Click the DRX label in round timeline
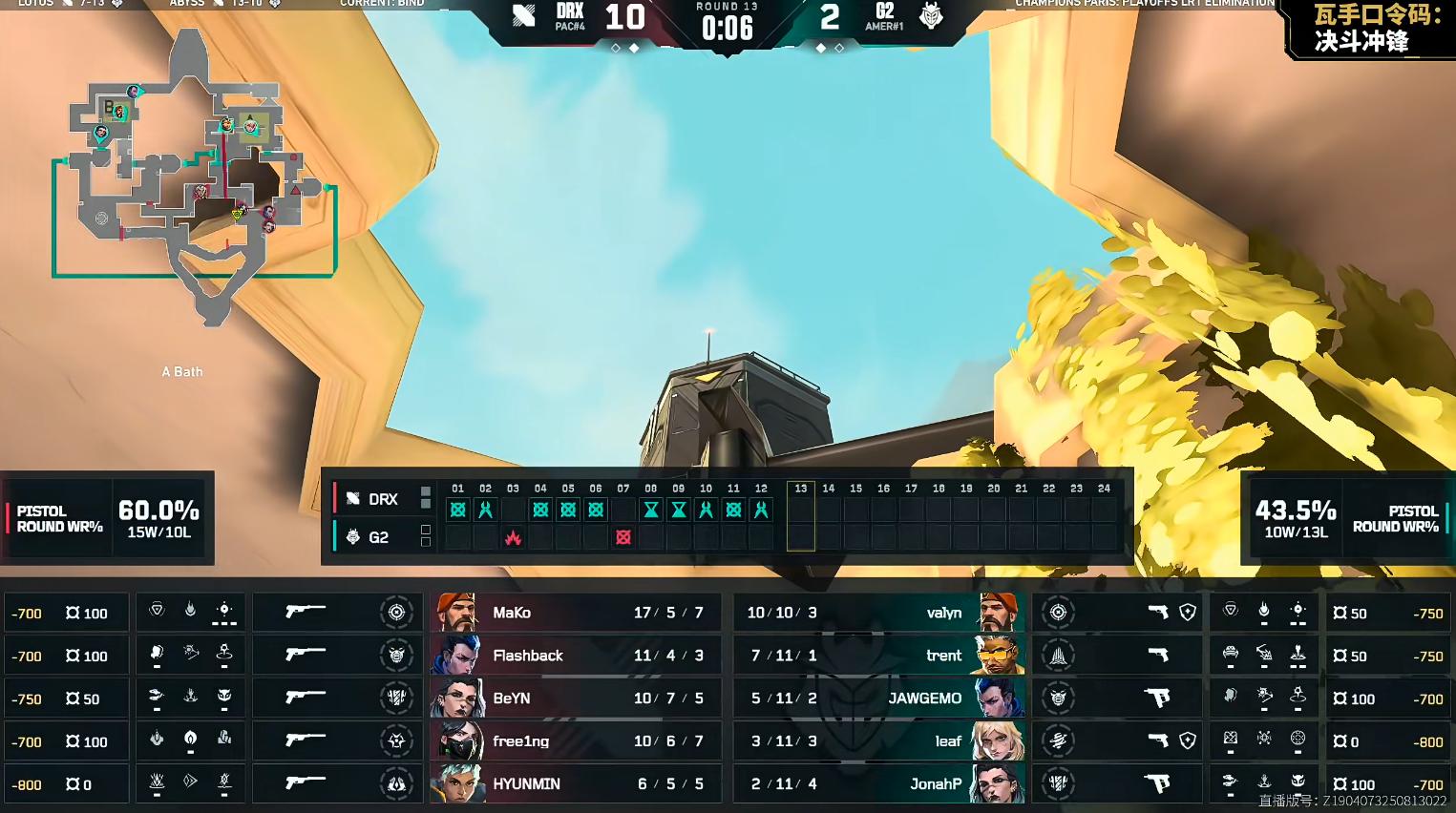The image size is (1456, 813). click(383, 499)
